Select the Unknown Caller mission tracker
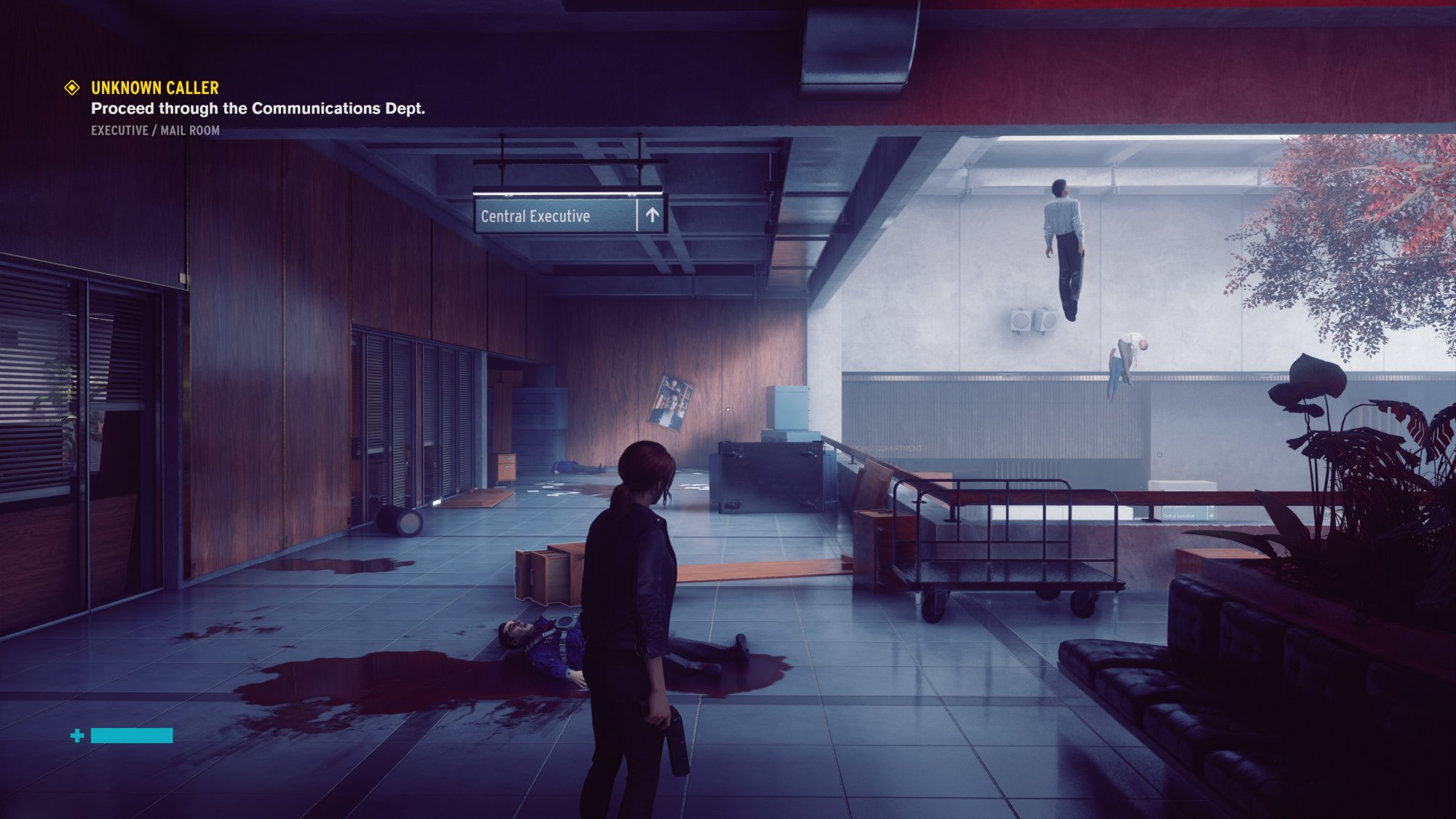This screenshot has height=819, width=1456. pos(154,88)
